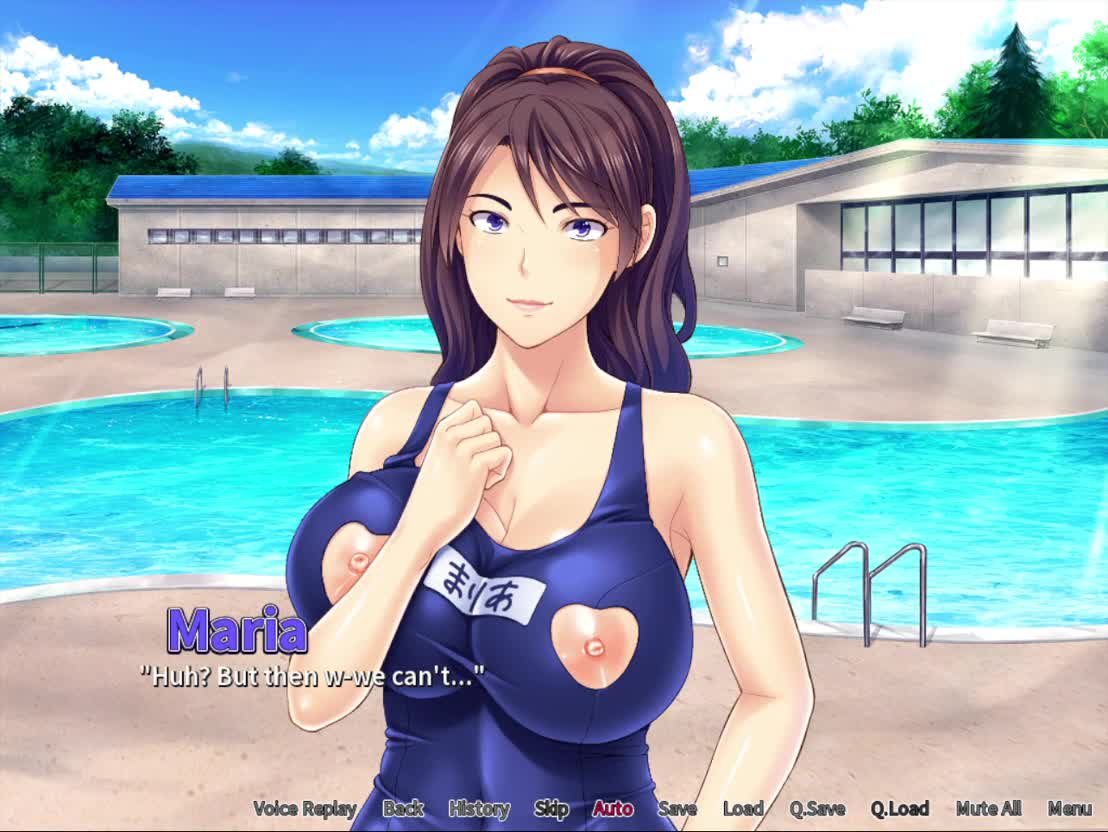Viewport: 1108px width, 832px height.
Task: Activate Skip to fast-forward dialogue
Action: (551, 809)
